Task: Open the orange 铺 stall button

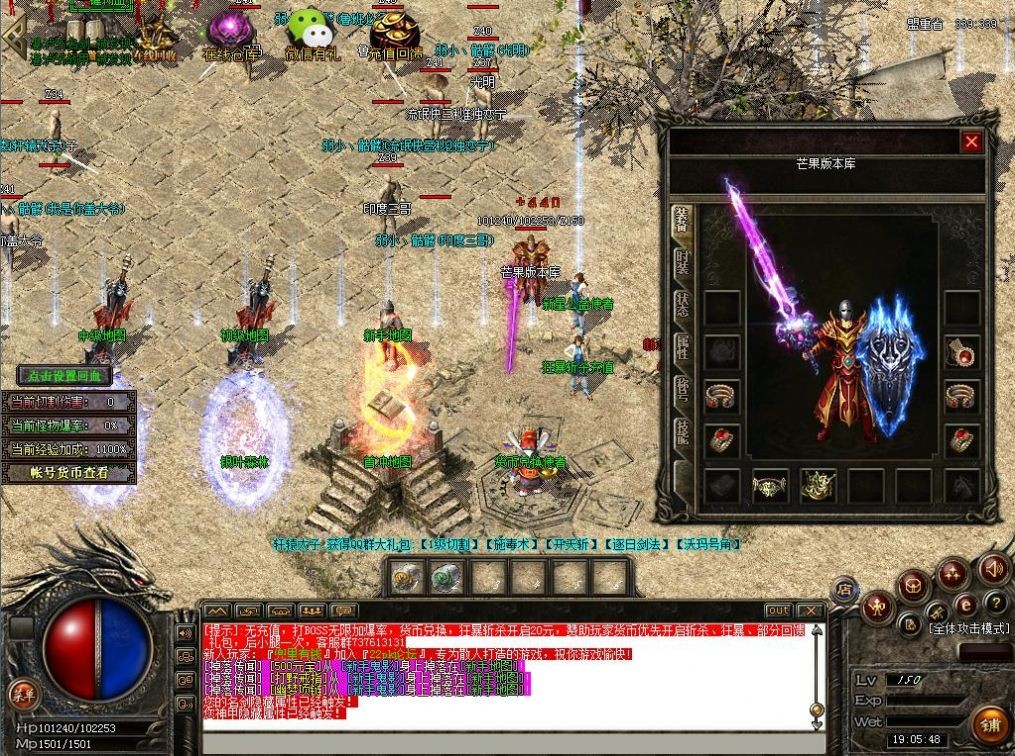Action: [x=990, y=725]
